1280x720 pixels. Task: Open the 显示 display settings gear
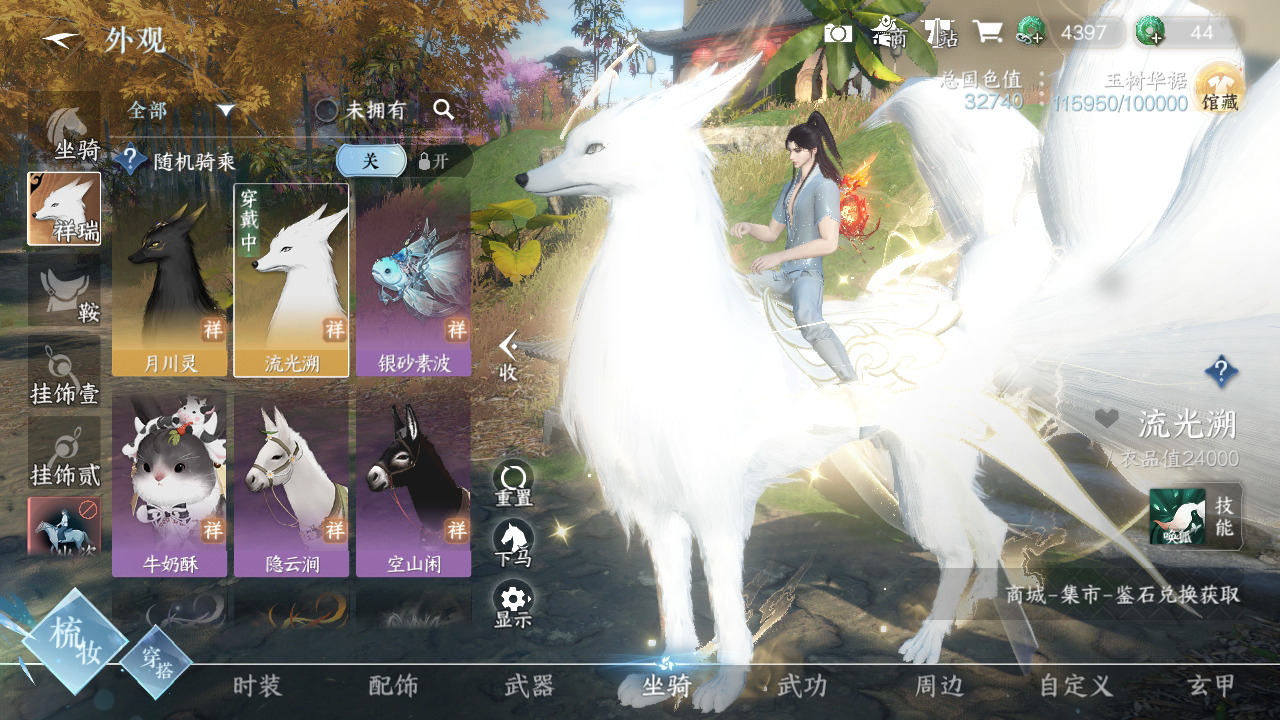pyautogui.click(x=513, y=603)
